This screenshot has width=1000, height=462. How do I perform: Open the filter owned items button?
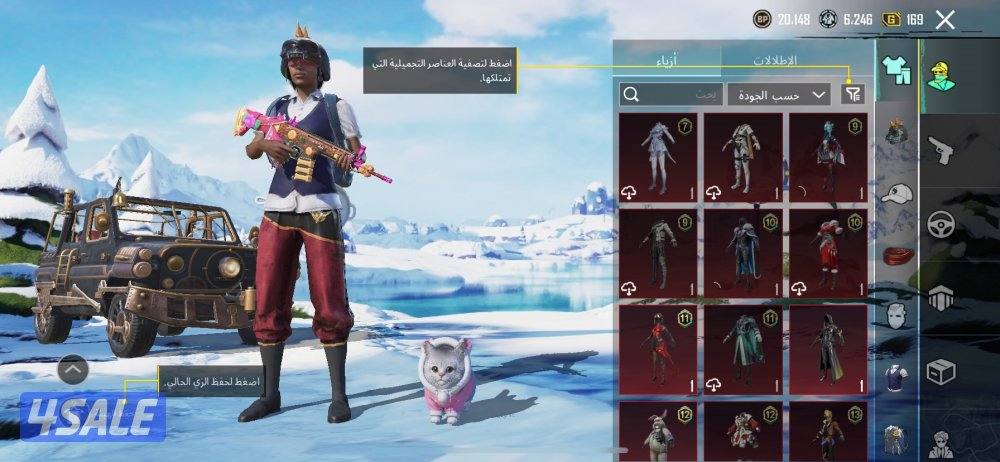pos(852,94)
